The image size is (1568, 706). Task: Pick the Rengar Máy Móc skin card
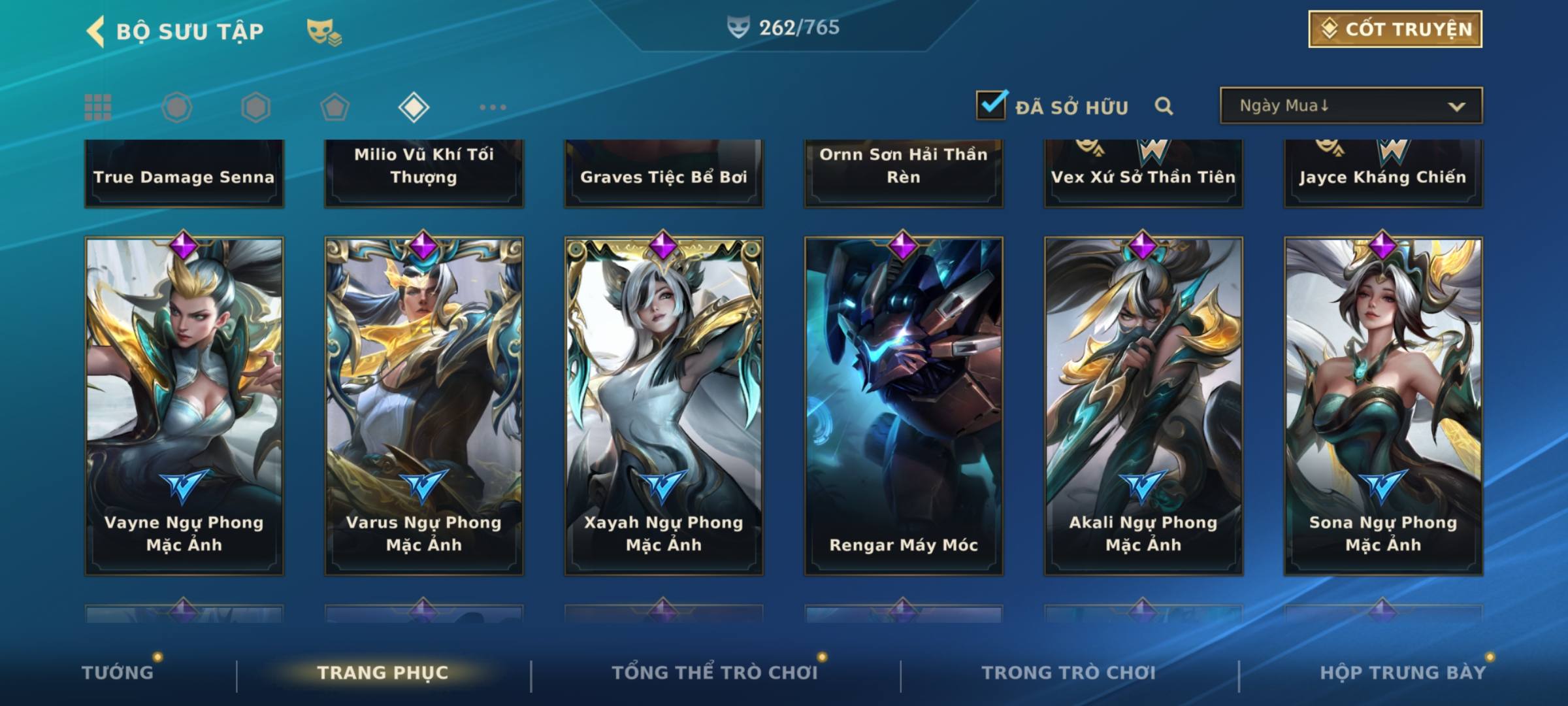coord(904,405)
